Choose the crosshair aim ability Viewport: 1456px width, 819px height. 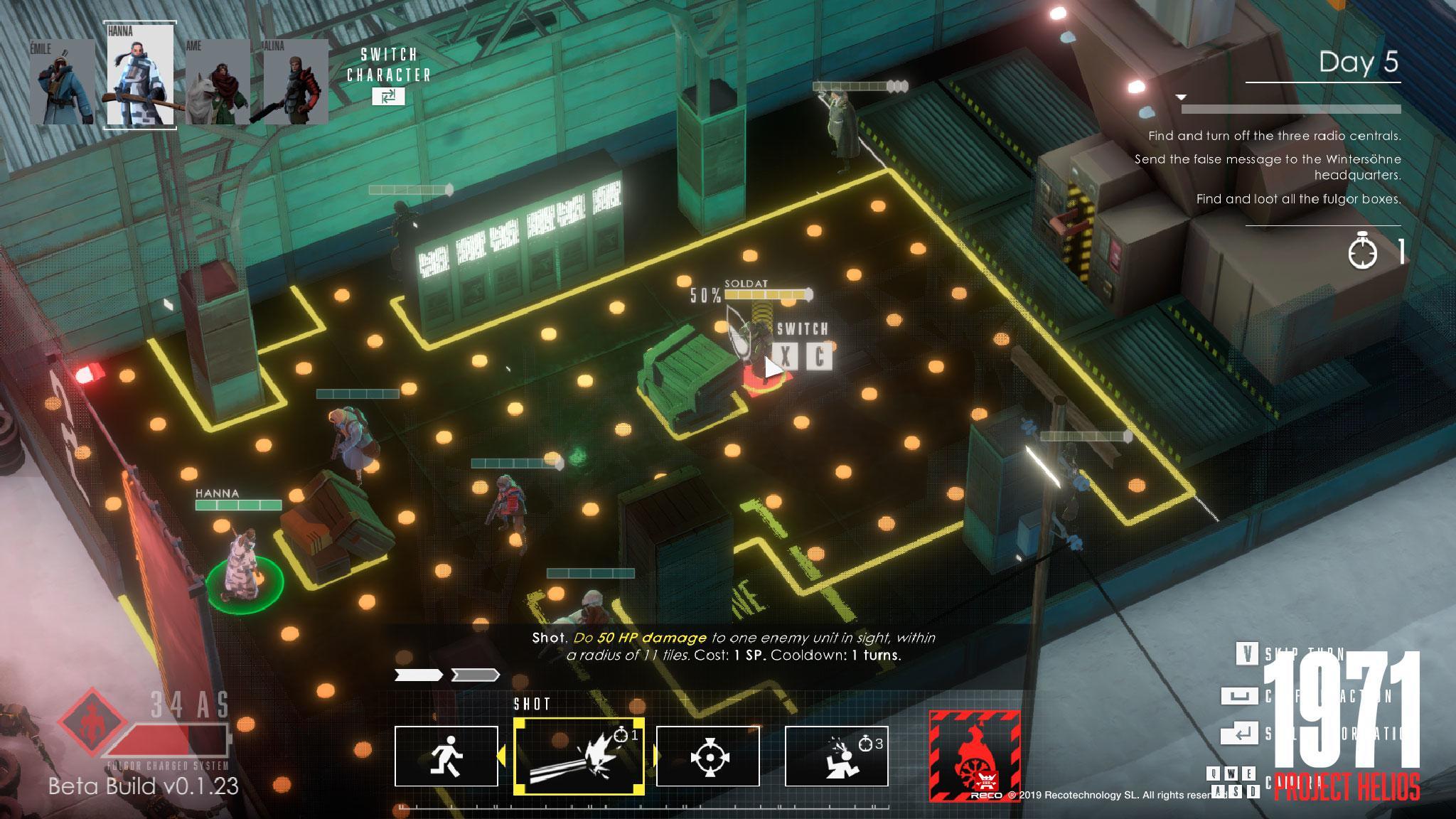pyautogui.click(x=707, y=756)
